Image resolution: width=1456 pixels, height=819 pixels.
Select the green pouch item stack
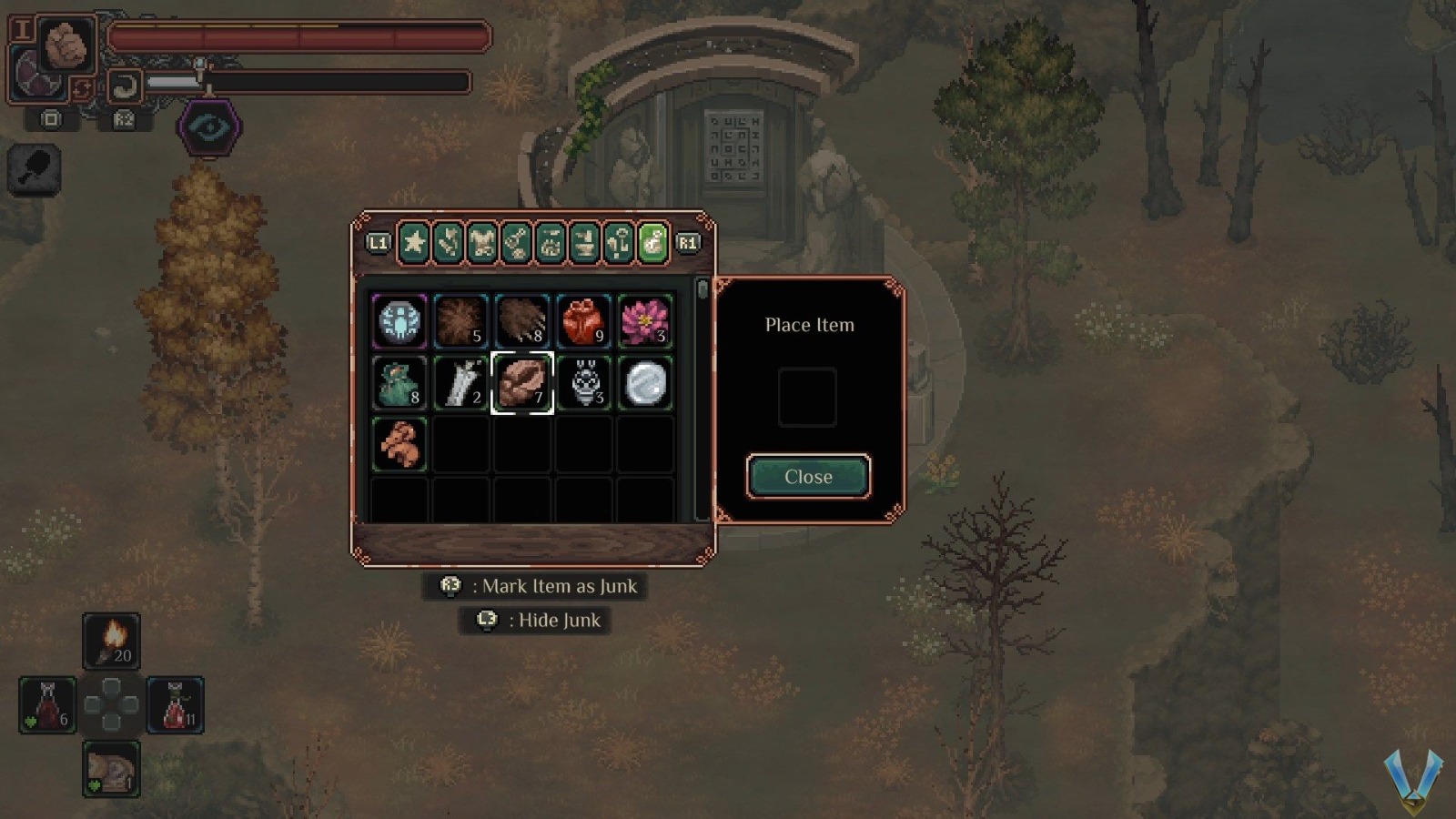pyautogui.click(x=399, y=383)
